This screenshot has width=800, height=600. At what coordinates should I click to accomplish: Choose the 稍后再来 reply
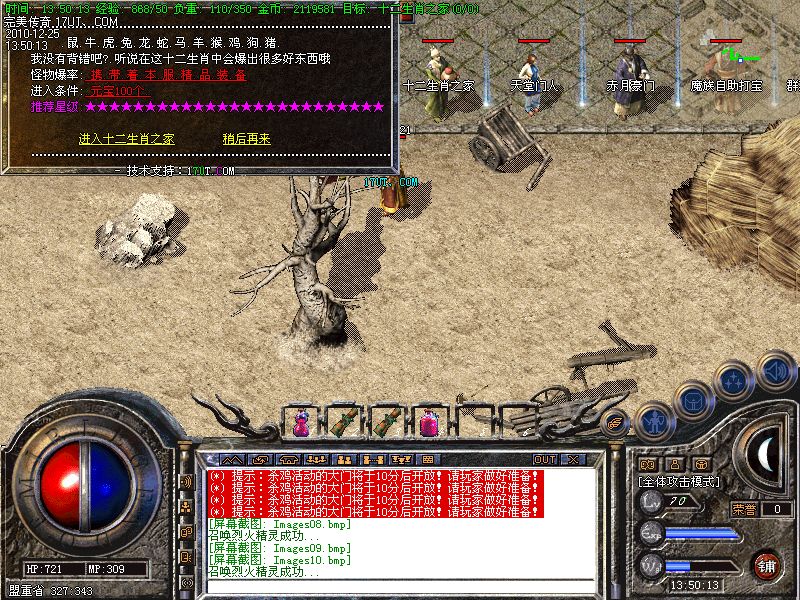coord(247,139)
